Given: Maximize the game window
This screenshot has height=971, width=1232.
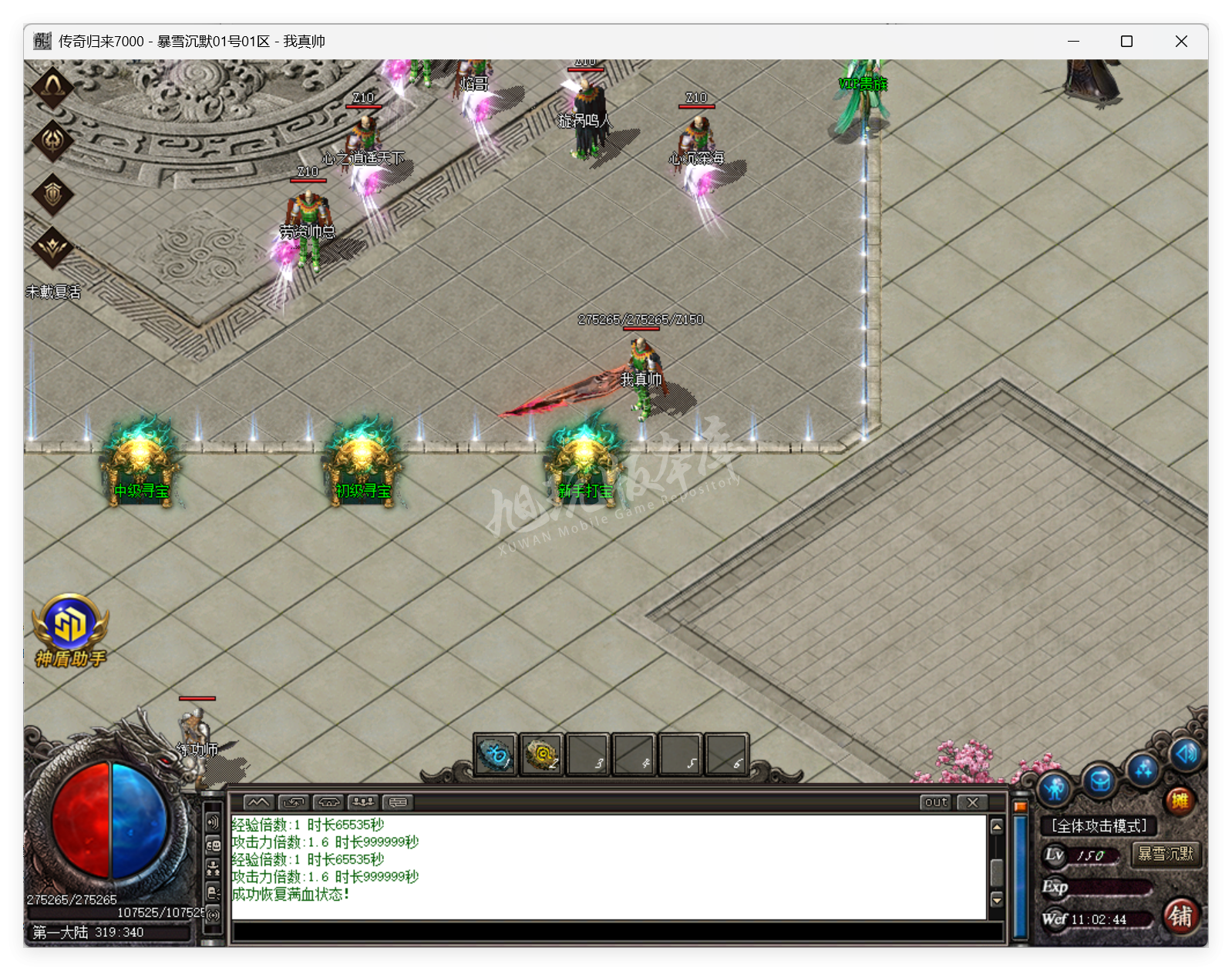Looking at the screenshot, I should 1126,42.
